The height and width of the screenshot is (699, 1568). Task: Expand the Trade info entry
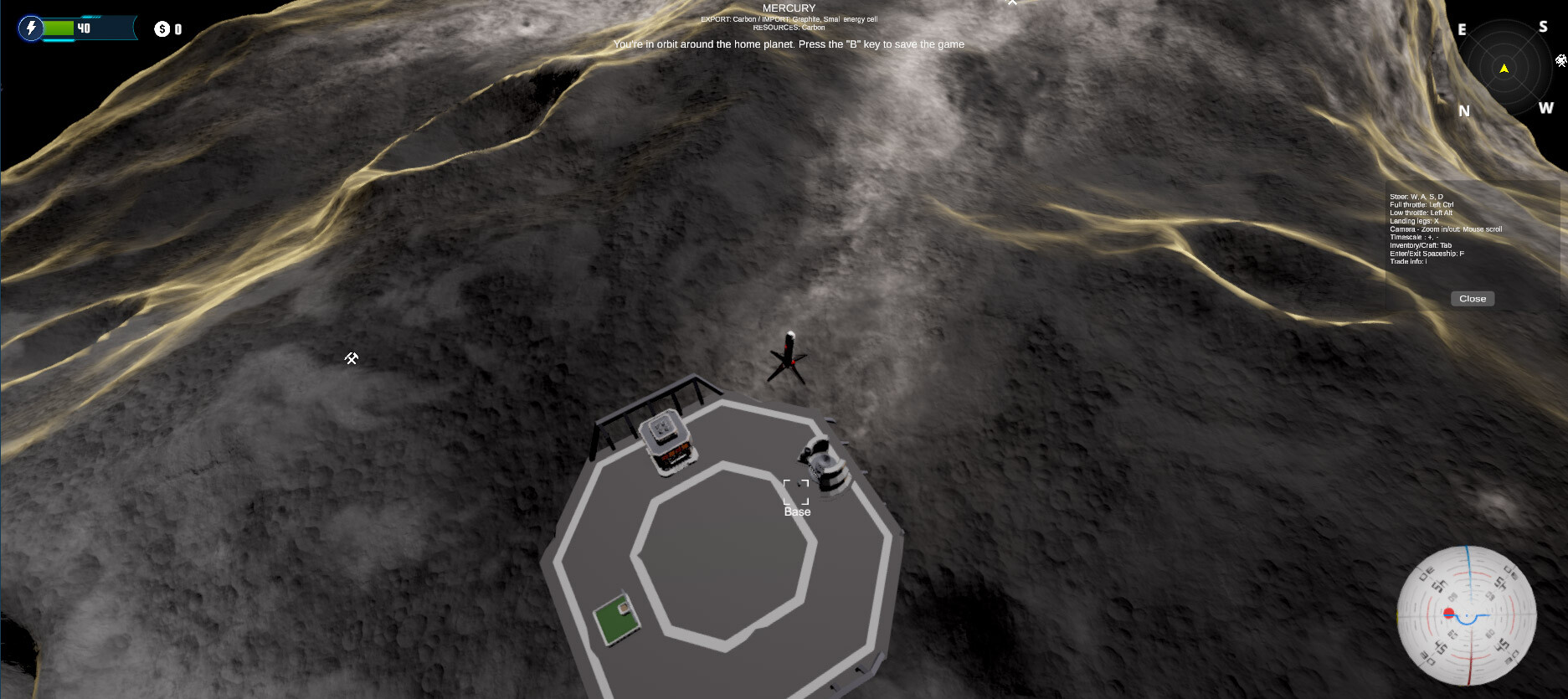click(1410, 260)
